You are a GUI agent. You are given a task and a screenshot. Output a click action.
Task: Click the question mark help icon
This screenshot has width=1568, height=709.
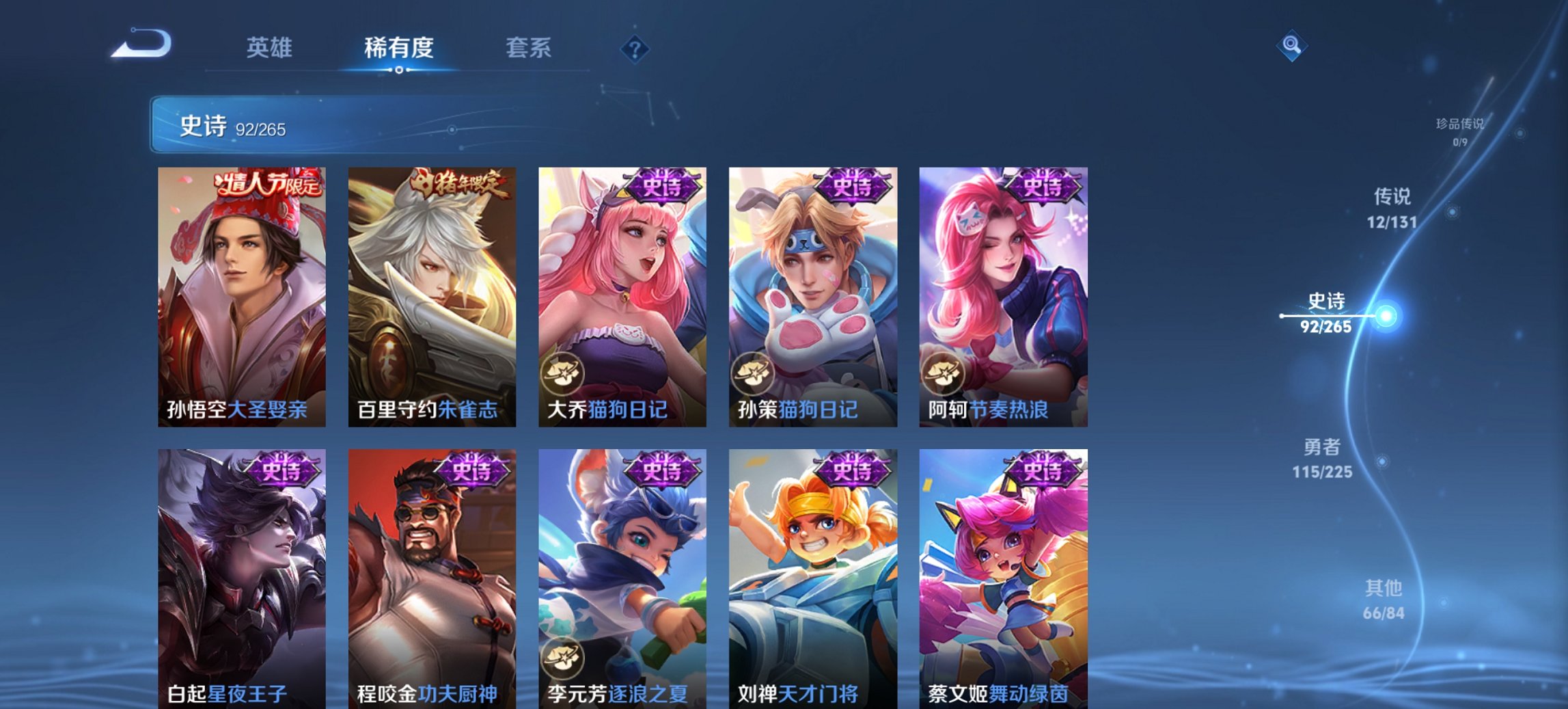[x=635, y=49]
